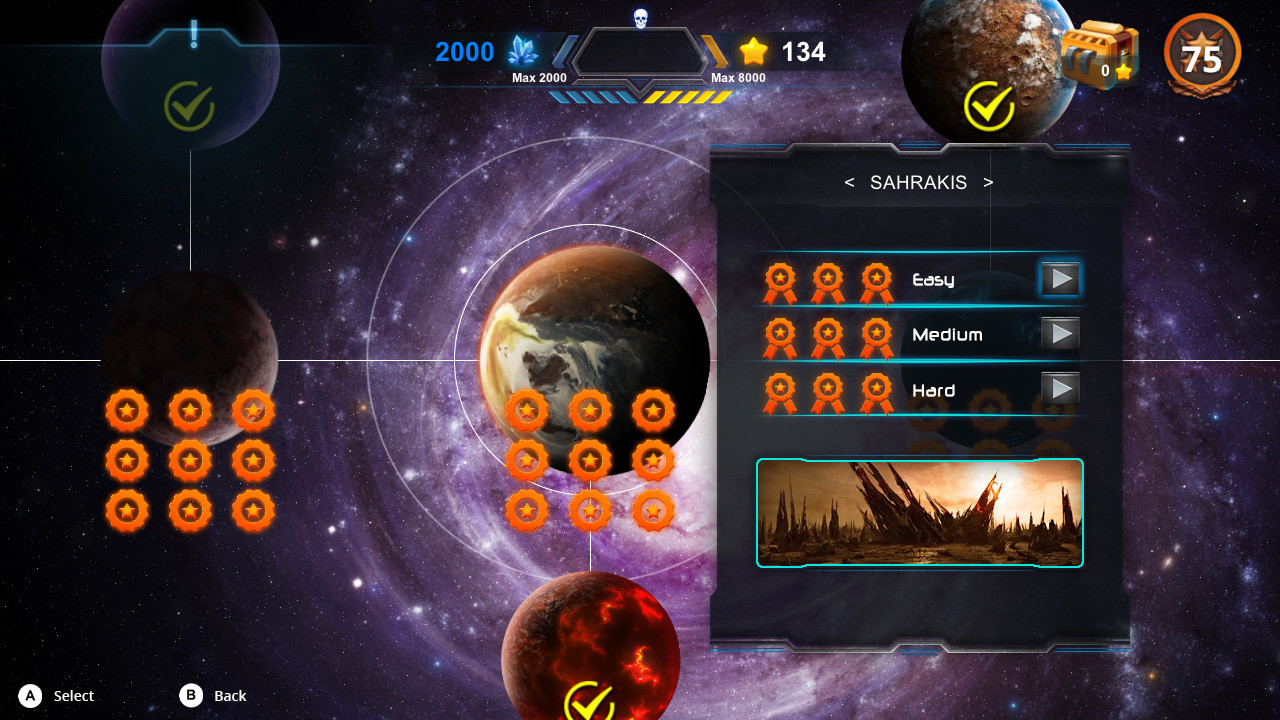1280x720 pixels.
Task: Expand the Medium difficulty play arrow
Action: (x=1061, y=333)
